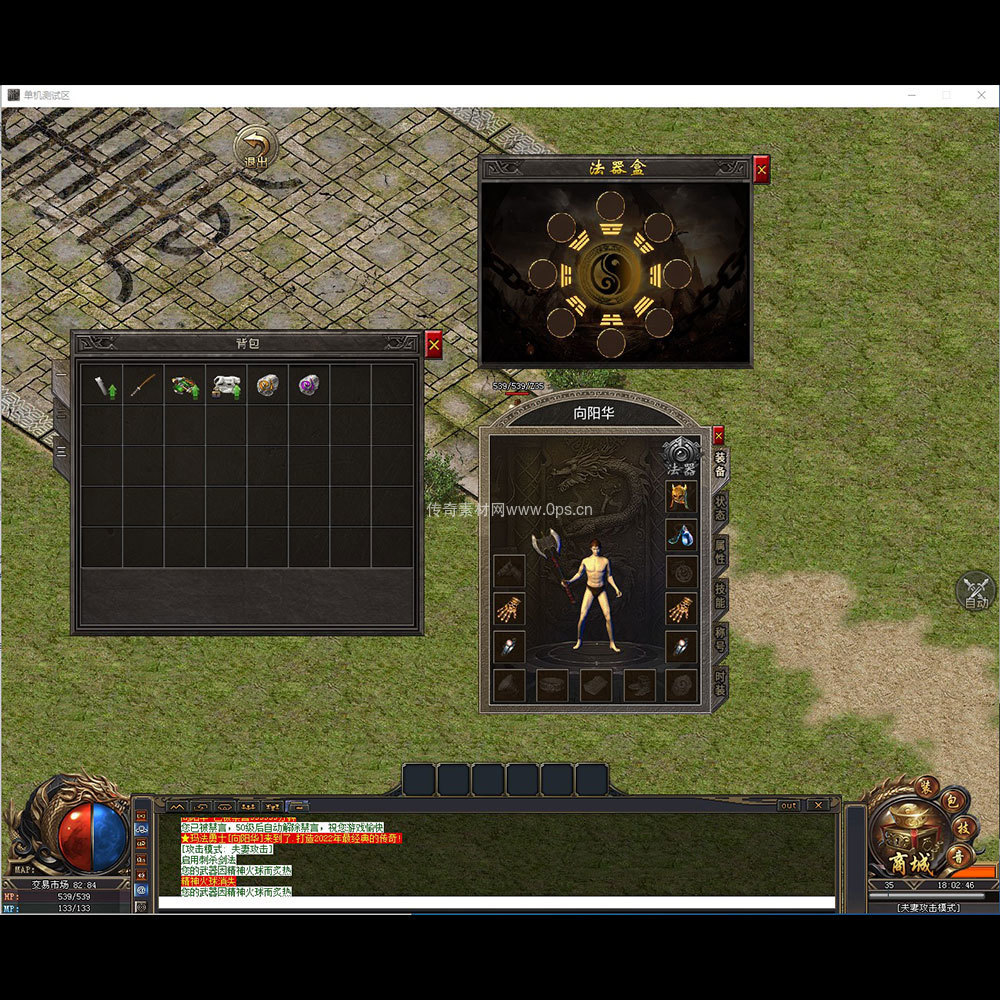1000x1000 pixels.
Task: Close the 背包 backpack window
Action: click(433, 345)
